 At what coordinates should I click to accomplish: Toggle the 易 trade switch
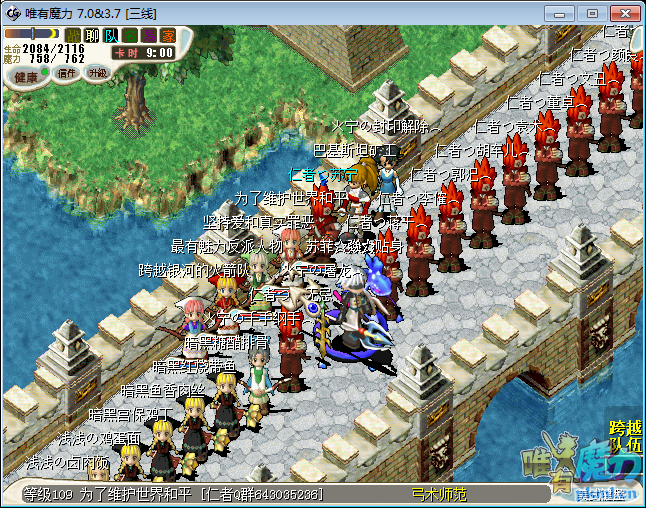(x=149, y=35)
